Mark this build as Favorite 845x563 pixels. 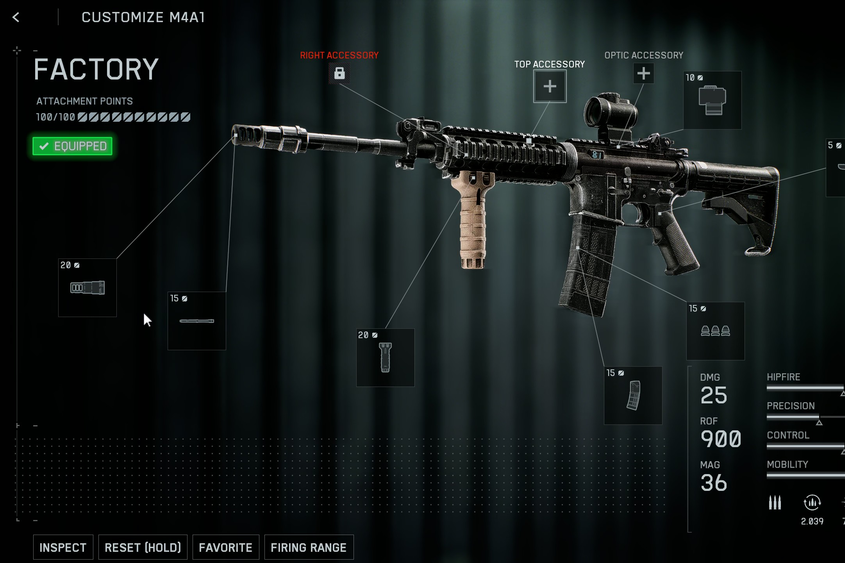pos(225,547)
